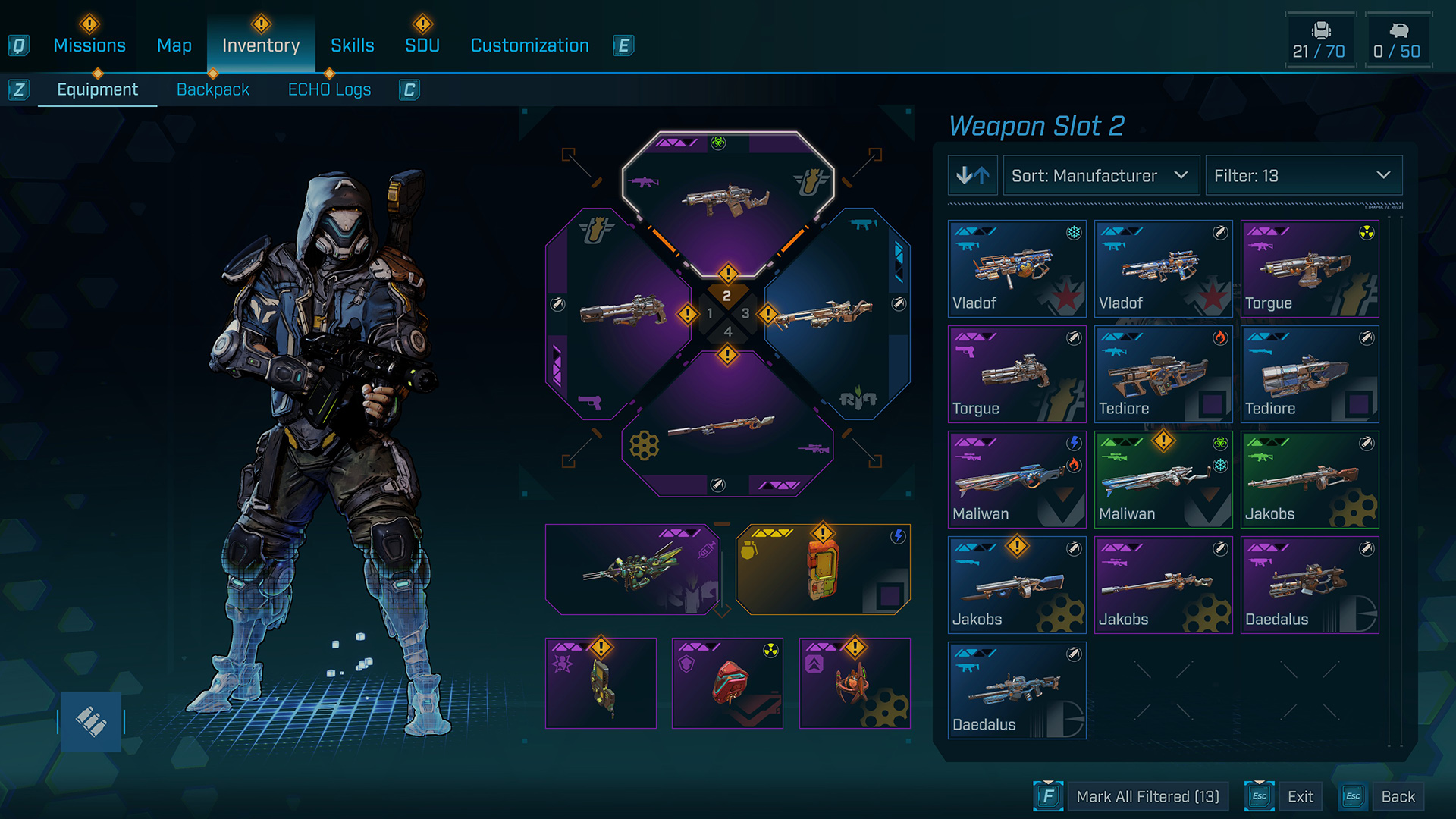
Task: Select the green-rarity Jakobs weapon
Action: pyautogui.click(x=1310, y=479)
